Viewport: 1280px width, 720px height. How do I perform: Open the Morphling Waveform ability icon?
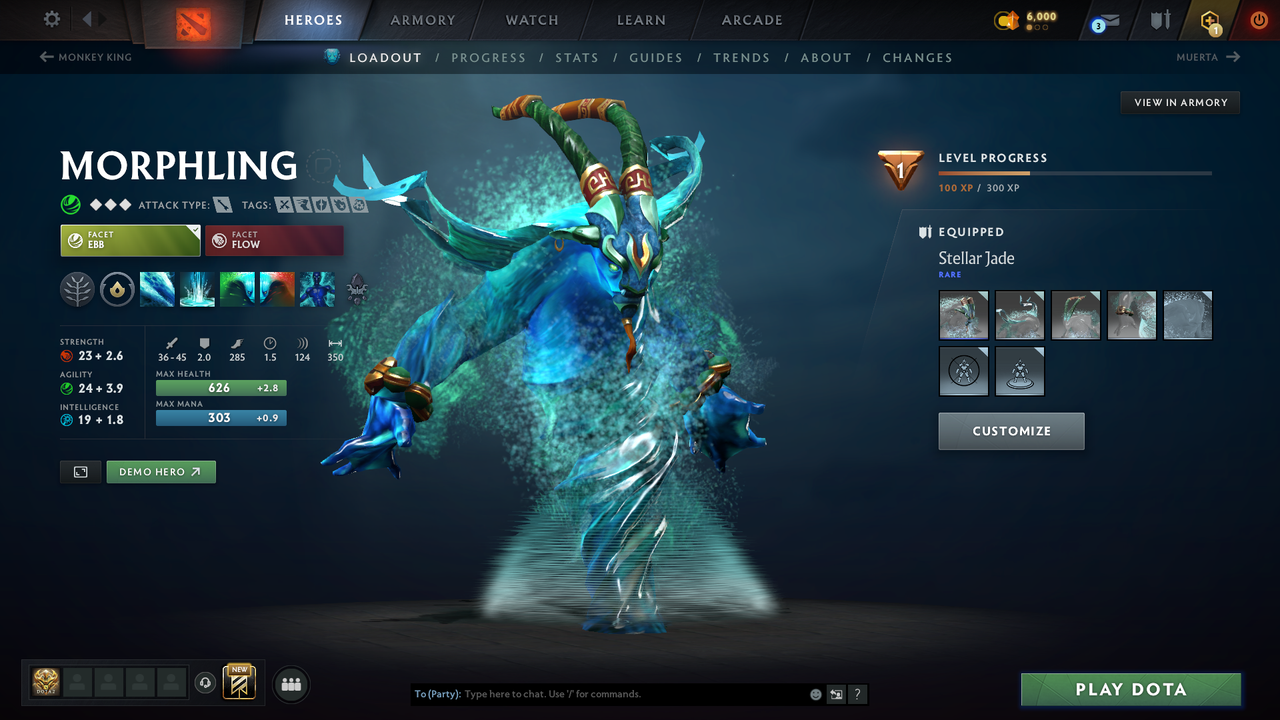[x=157, y=289]
